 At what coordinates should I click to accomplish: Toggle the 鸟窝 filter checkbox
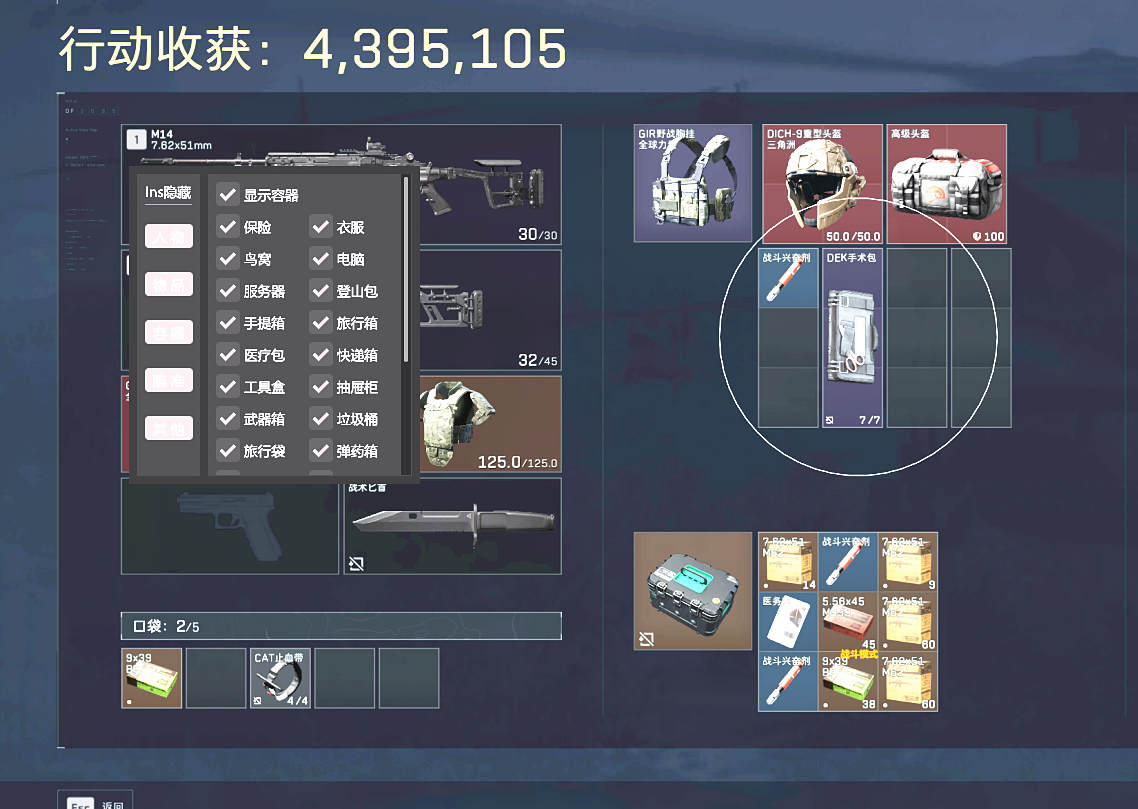click(228, 259)
